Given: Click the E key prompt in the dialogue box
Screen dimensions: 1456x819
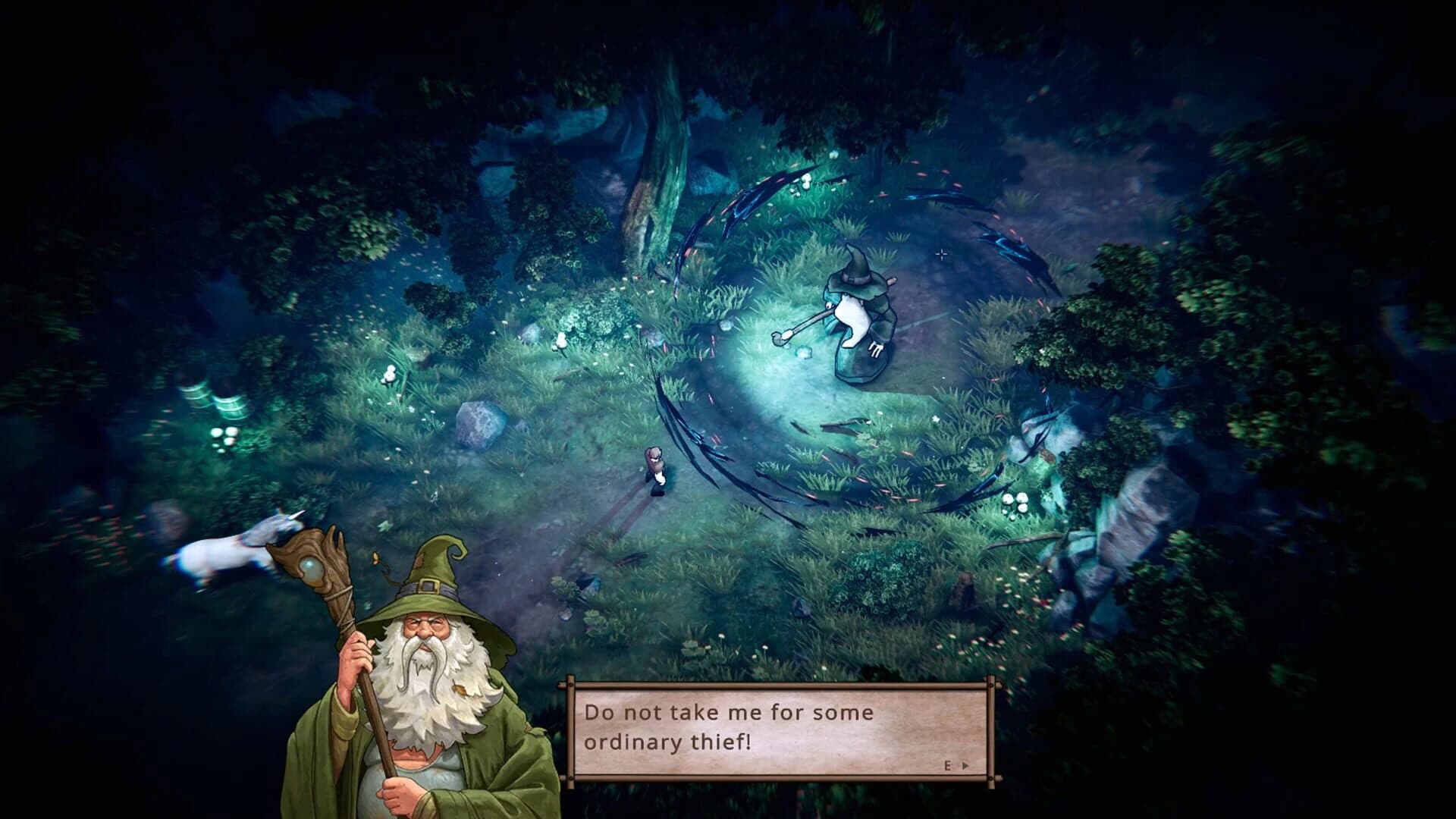Looking at the screenshot, I should click(947, 766).
